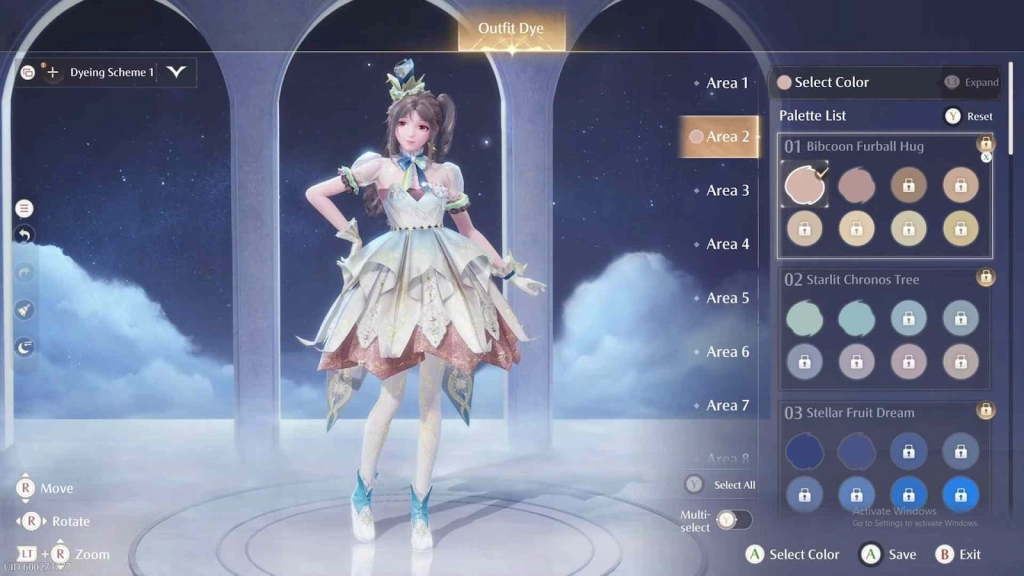Expand the Select Color panel

[x=971, y=82]
